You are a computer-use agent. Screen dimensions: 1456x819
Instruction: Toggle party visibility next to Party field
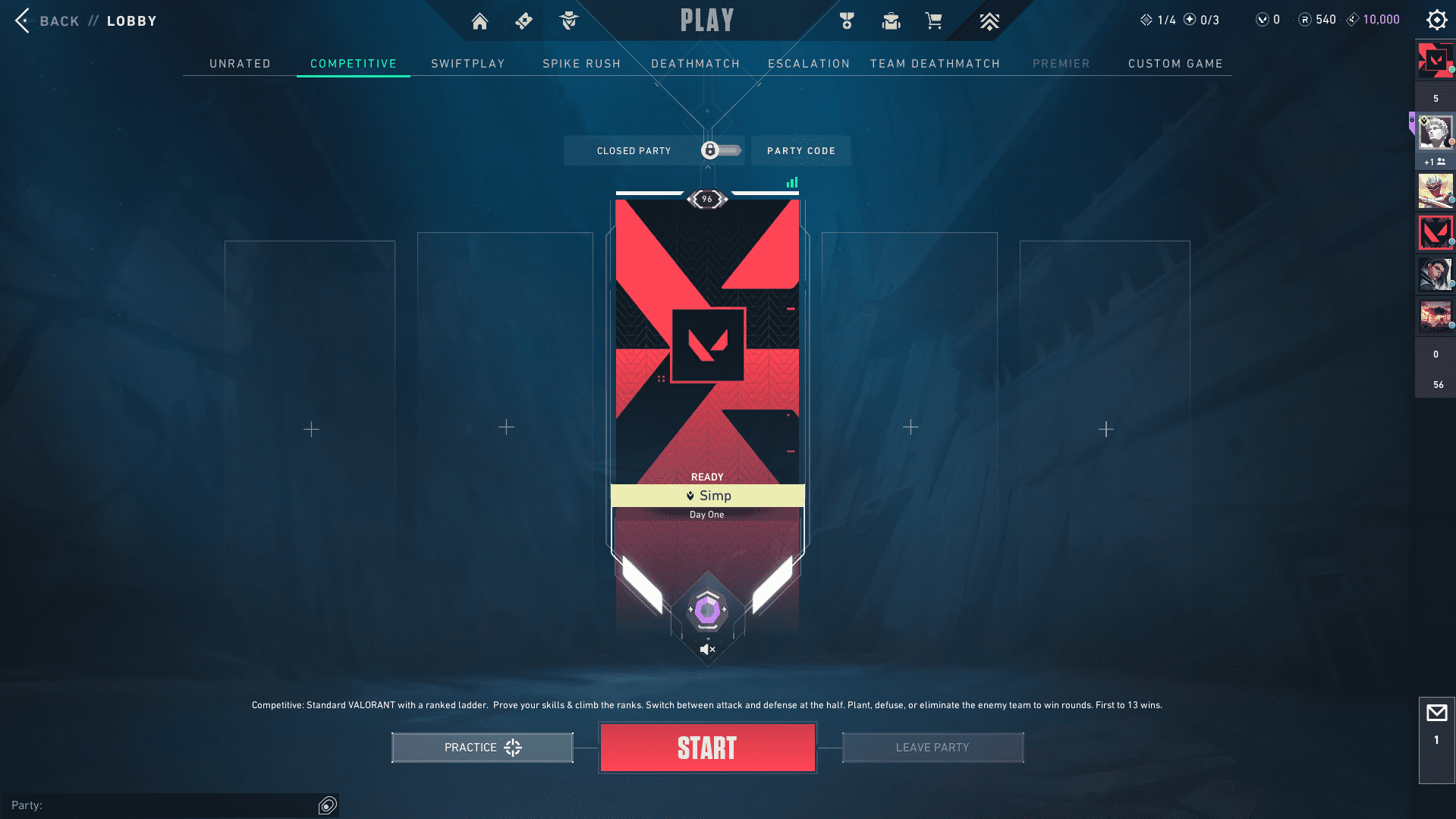(x=326, y=805)
